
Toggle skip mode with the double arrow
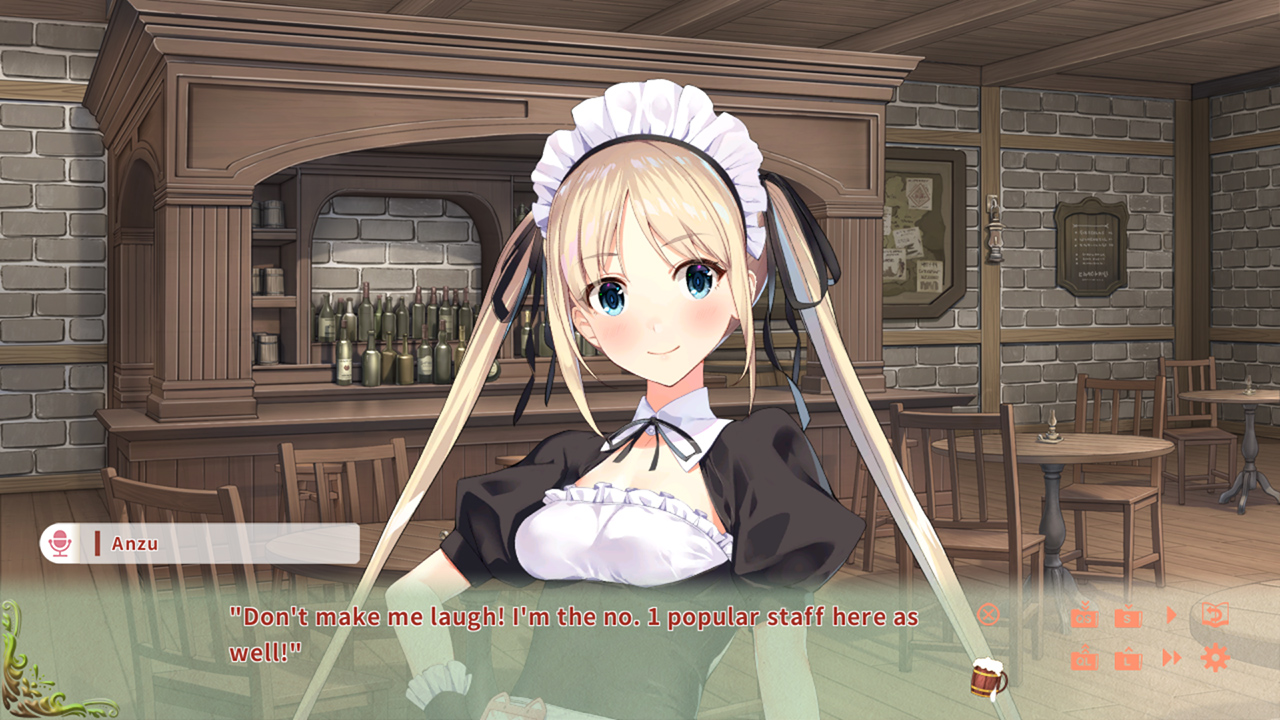[x=1172, y=658]
